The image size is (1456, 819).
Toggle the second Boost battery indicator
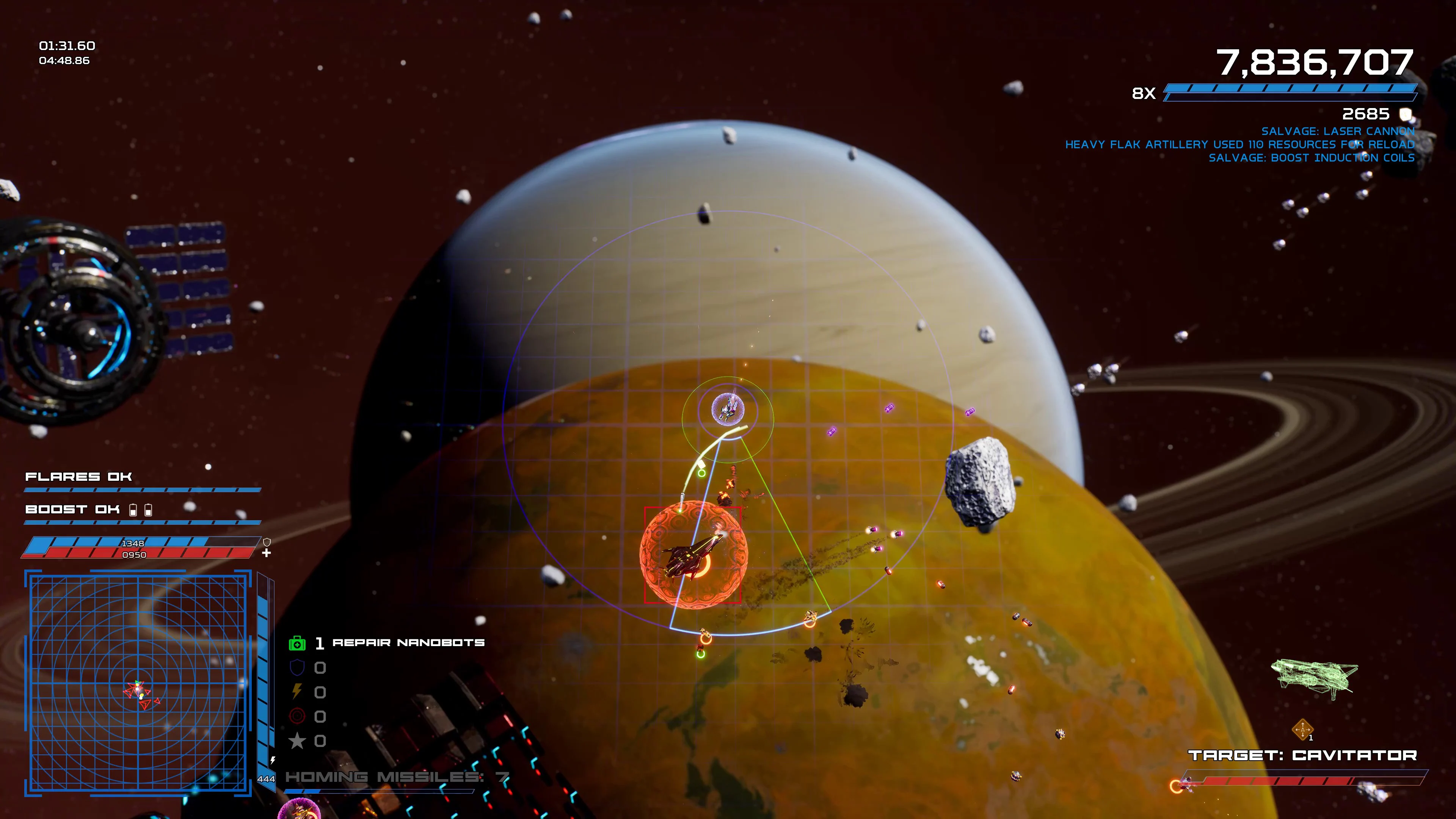click(149, 509)
